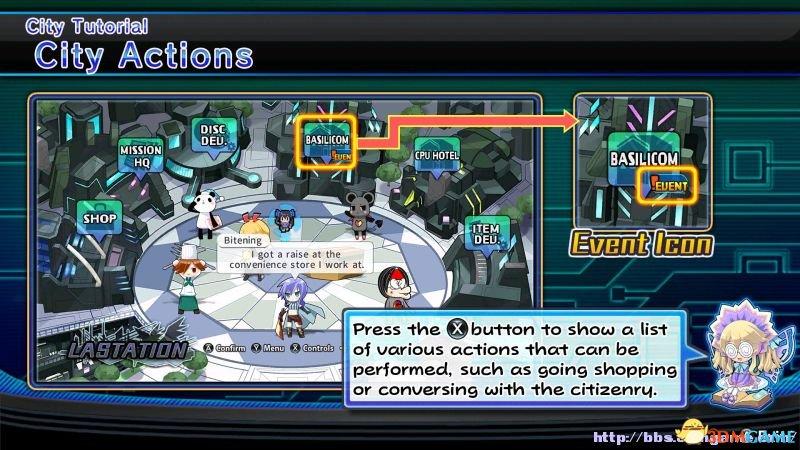Viewport: 800px width, 450px height.
Task: Visit the Shop marker
Action: (100, 218)
